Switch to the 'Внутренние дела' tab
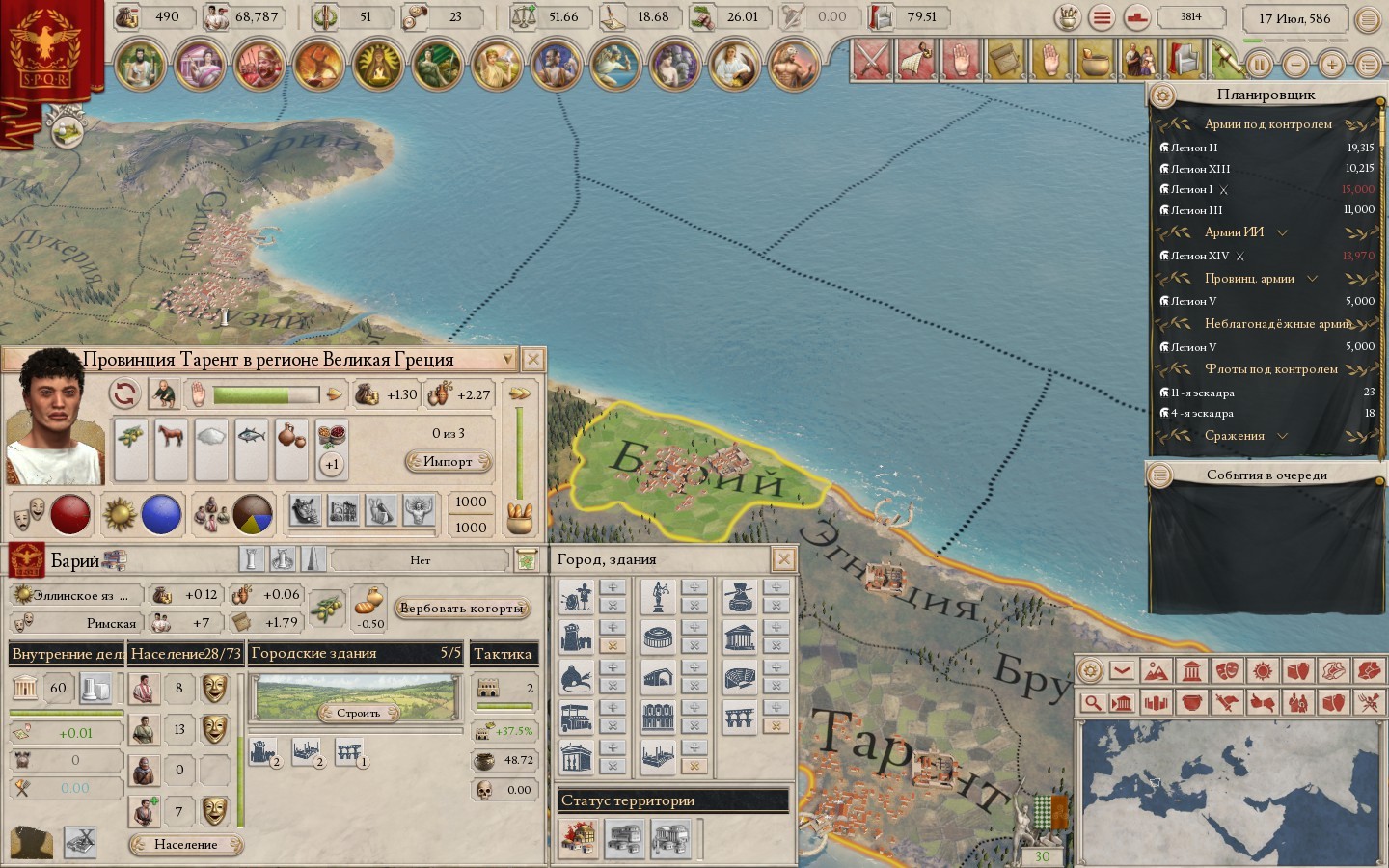This screenshot has width=1389, height=868. tap(67, 654)
